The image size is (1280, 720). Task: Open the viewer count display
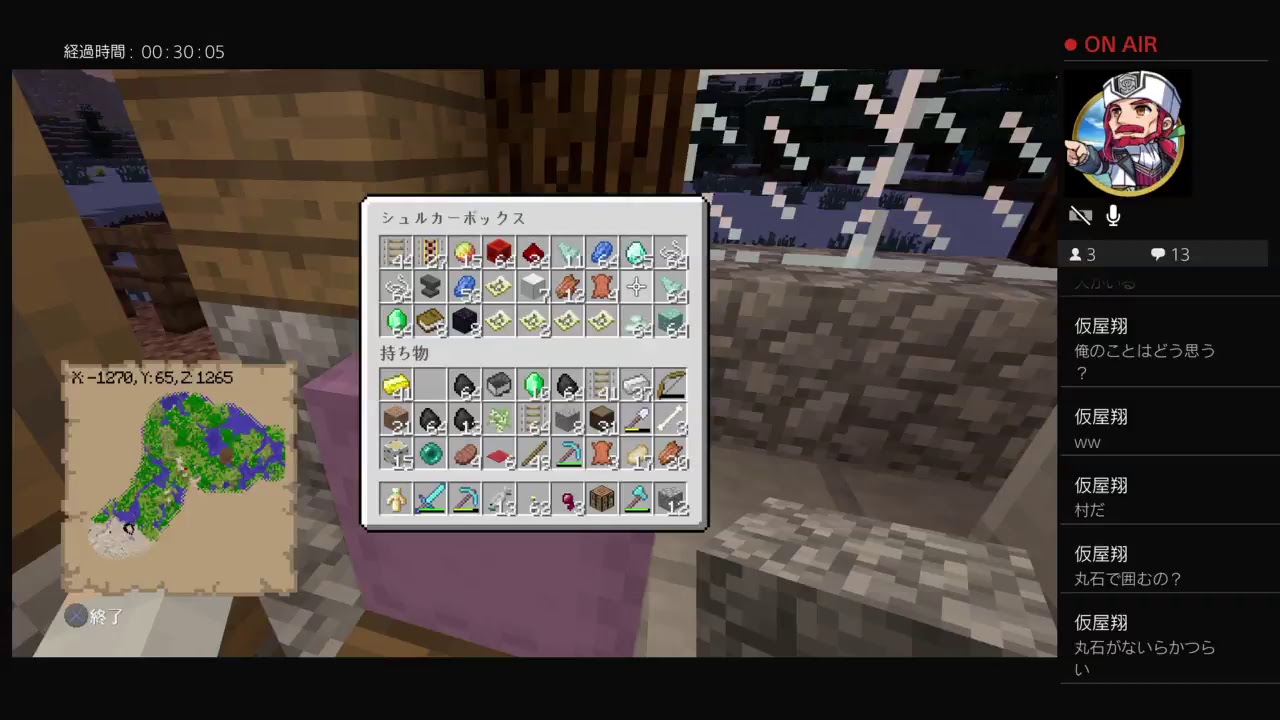1083,254
